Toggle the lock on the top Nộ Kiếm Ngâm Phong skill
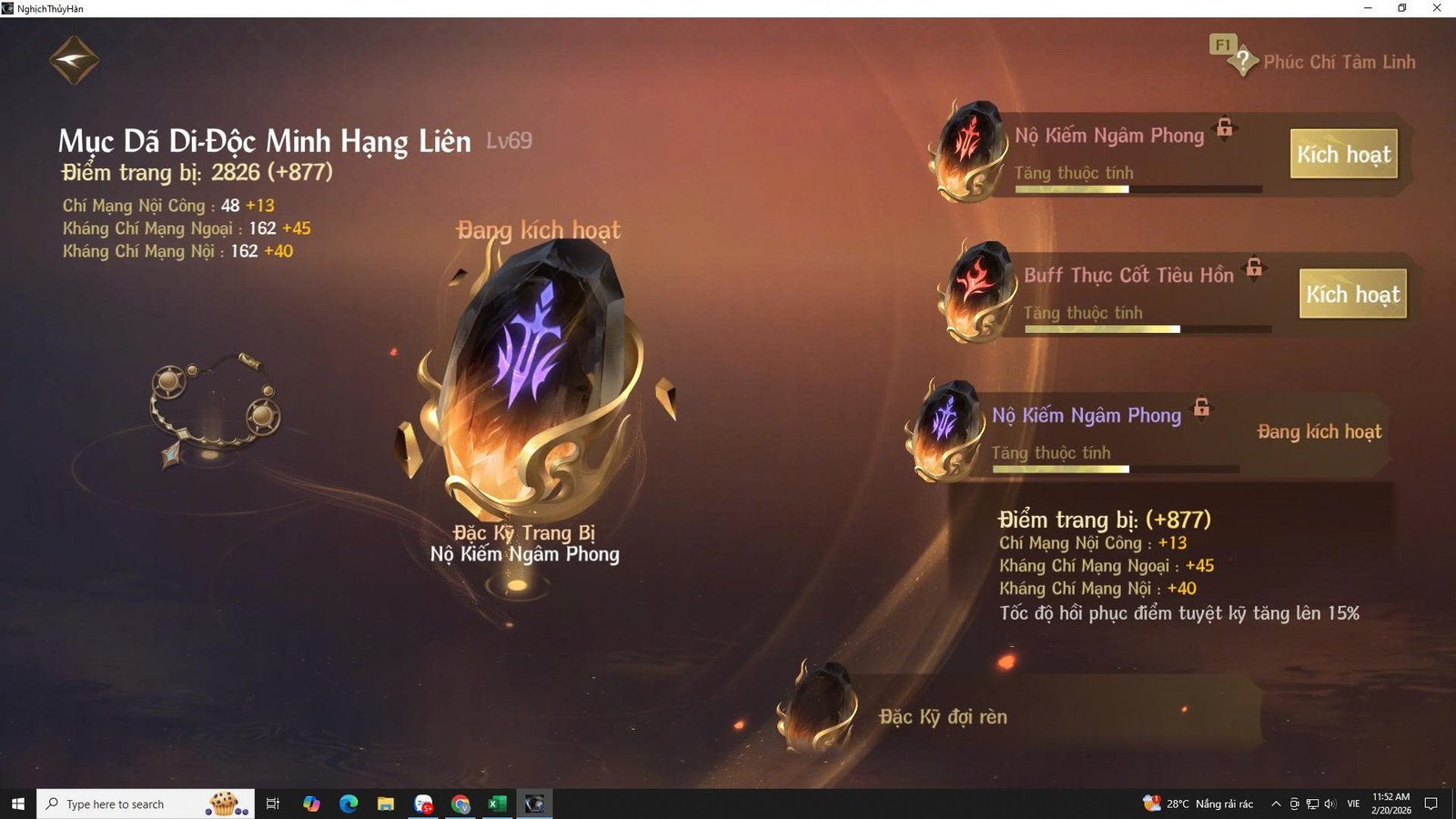Viewport: 1456px width, 819px height. pyautogui.click(x=1225, y=128)
